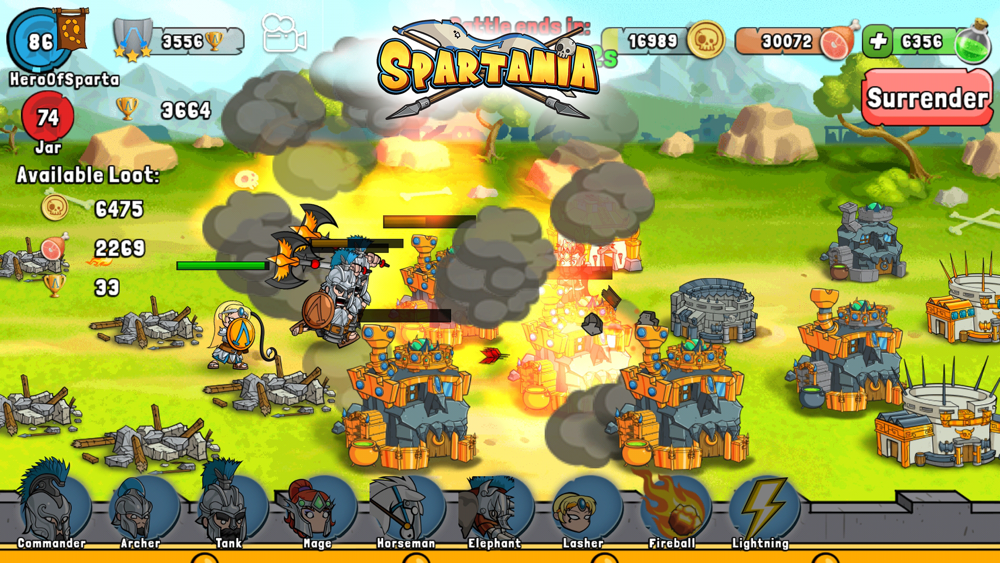Image resolution: width=1000 pixels, height=563 pixels.
Task: Tap the gold skull coin icon
Action: pos(706,40)
